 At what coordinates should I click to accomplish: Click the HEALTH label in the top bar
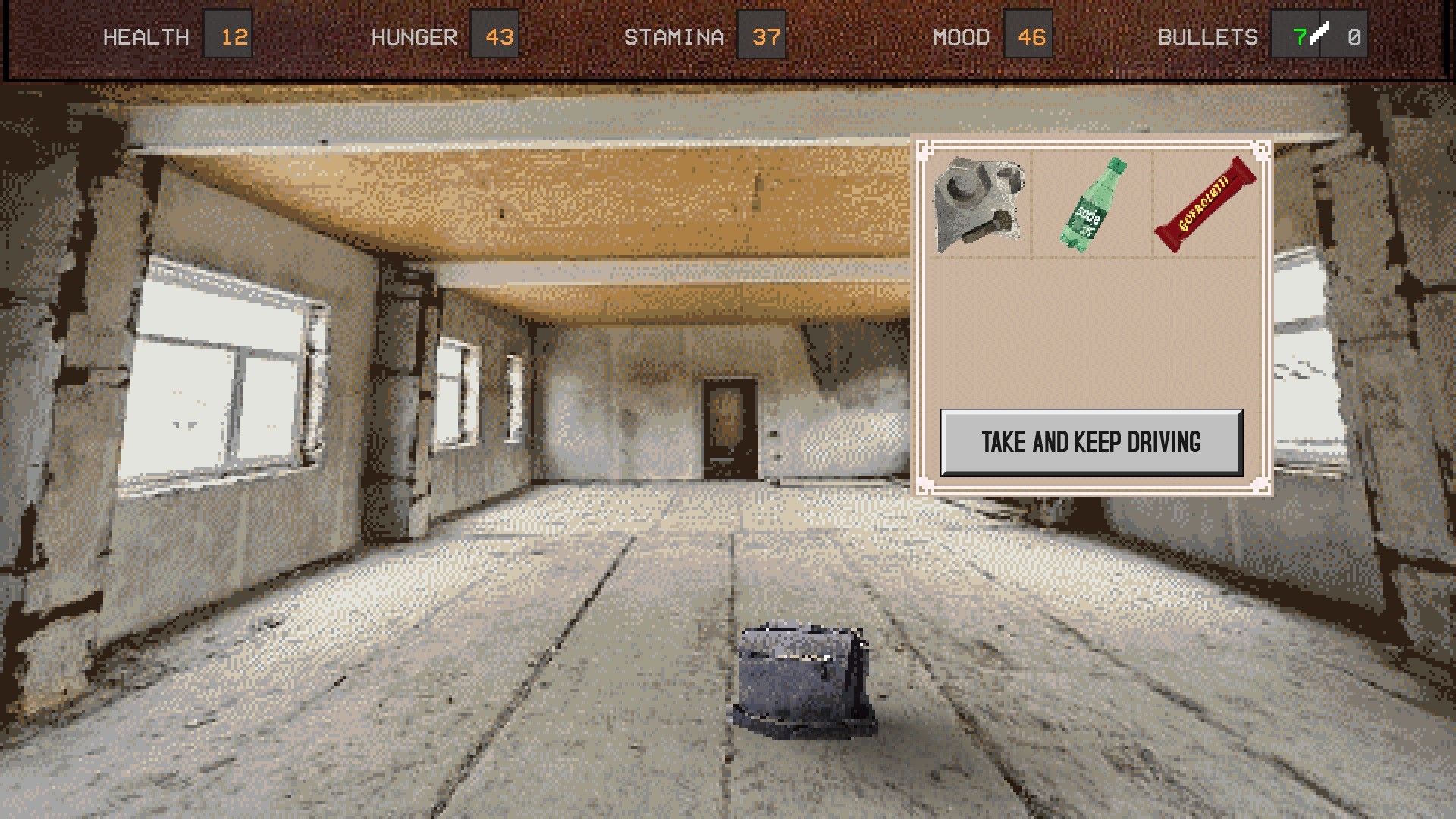[147, 36]
